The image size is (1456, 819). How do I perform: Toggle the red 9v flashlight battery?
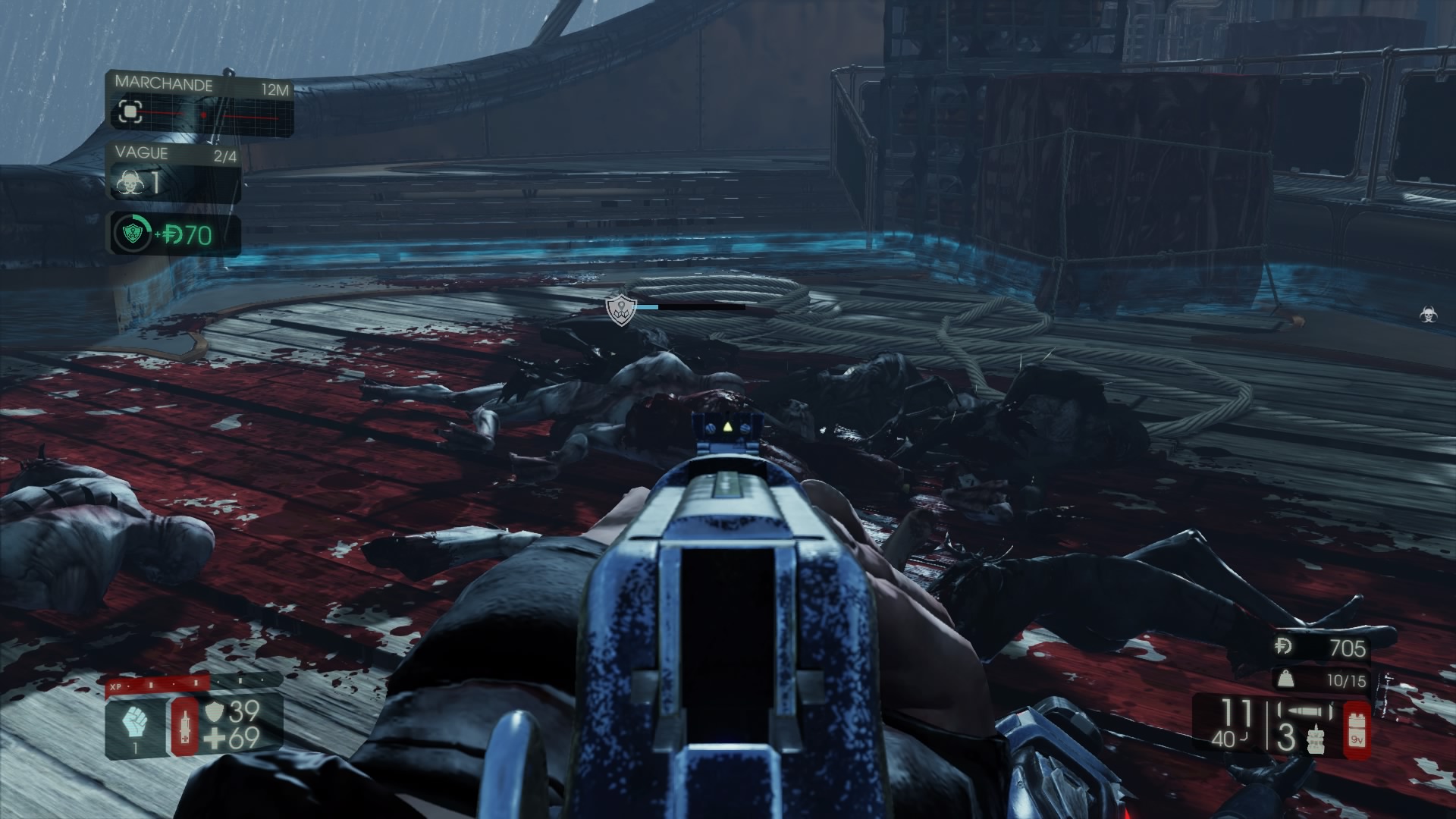1356,728
